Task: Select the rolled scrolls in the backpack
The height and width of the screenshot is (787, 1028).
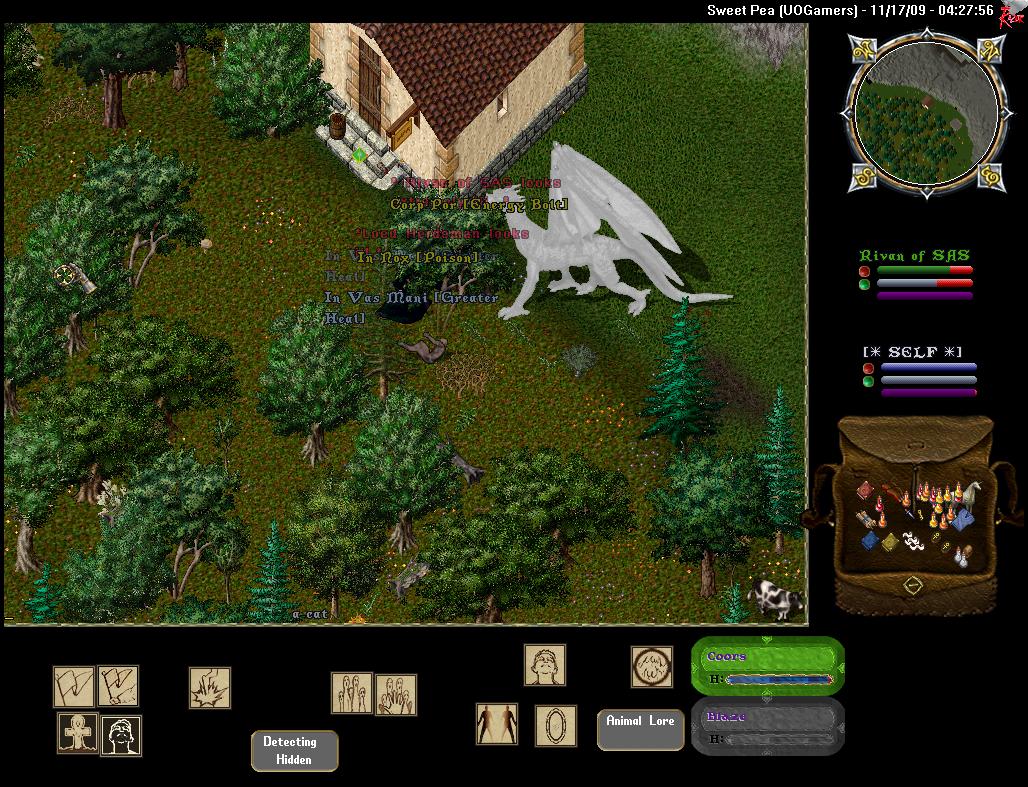Action: [x=867, y=520]
